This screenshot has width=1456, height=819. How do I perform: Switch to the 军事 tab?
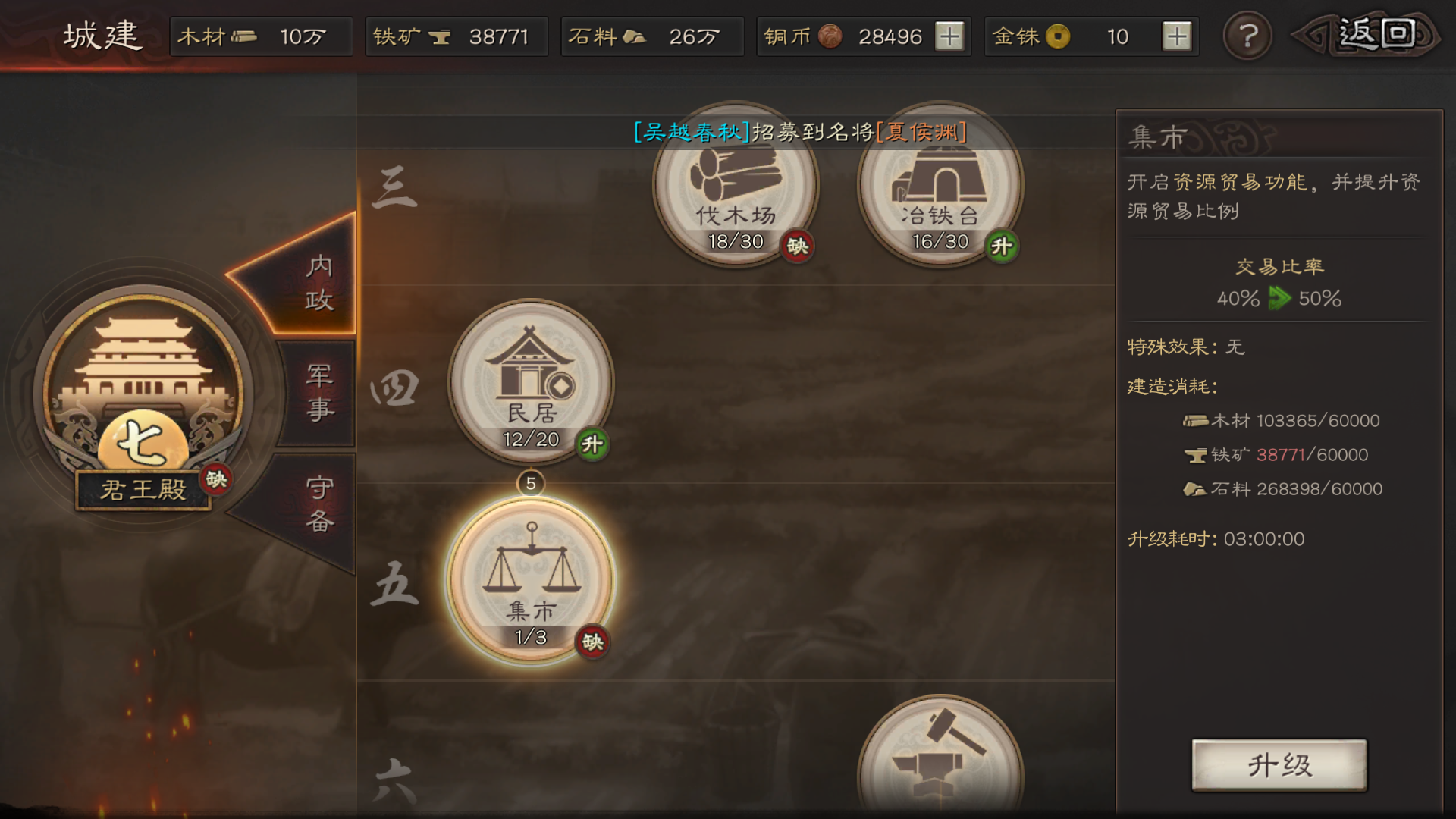pos(319,392)
